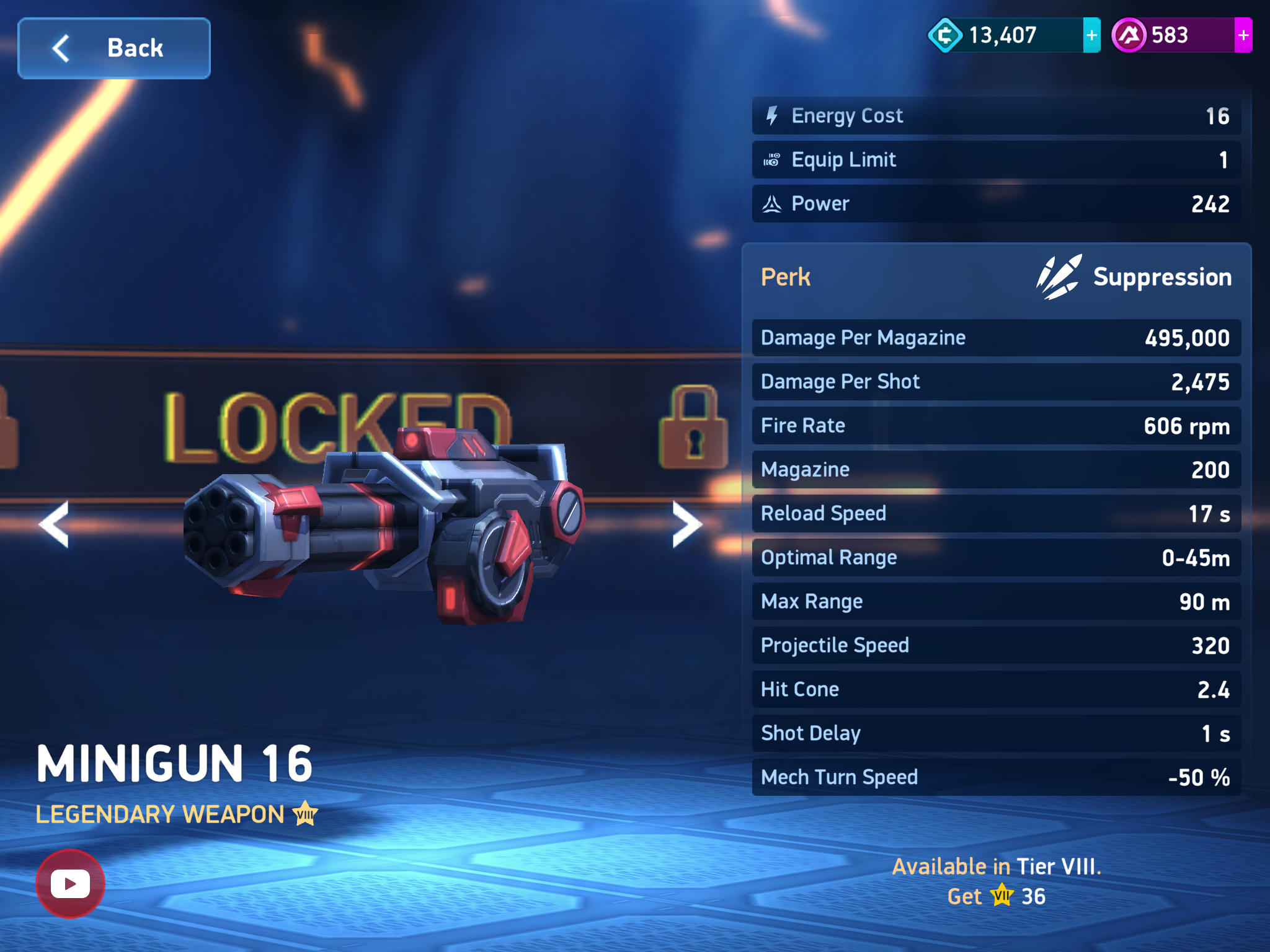1270x952 pixels.
Task: Show the previous weapon with the left arrow
Action: pos(55,524)
